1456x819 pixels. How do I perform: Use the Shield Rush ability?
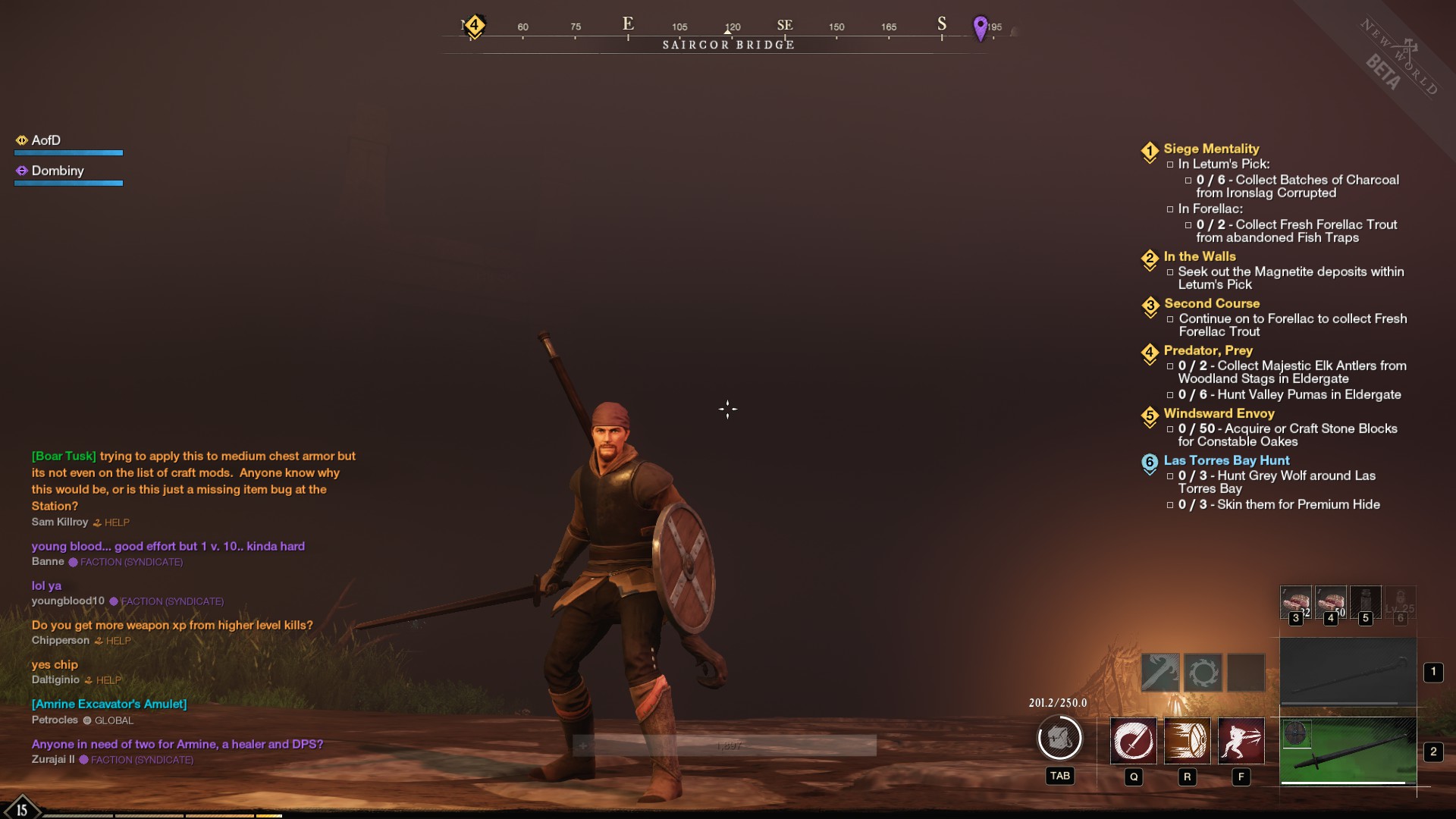[x=1187, y=740]
